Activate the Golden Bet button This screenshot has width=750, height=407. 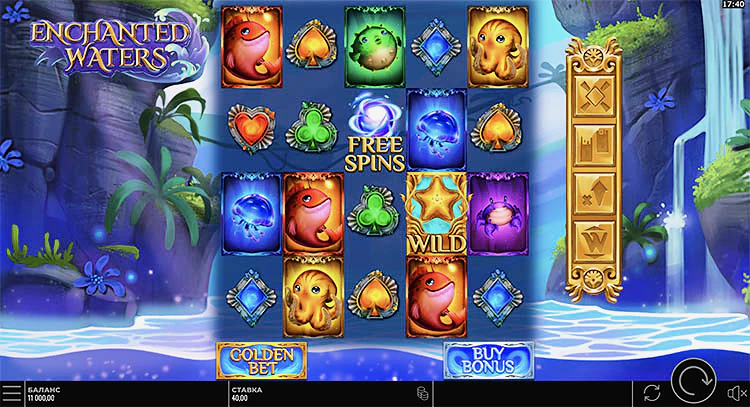coord(261,359)
